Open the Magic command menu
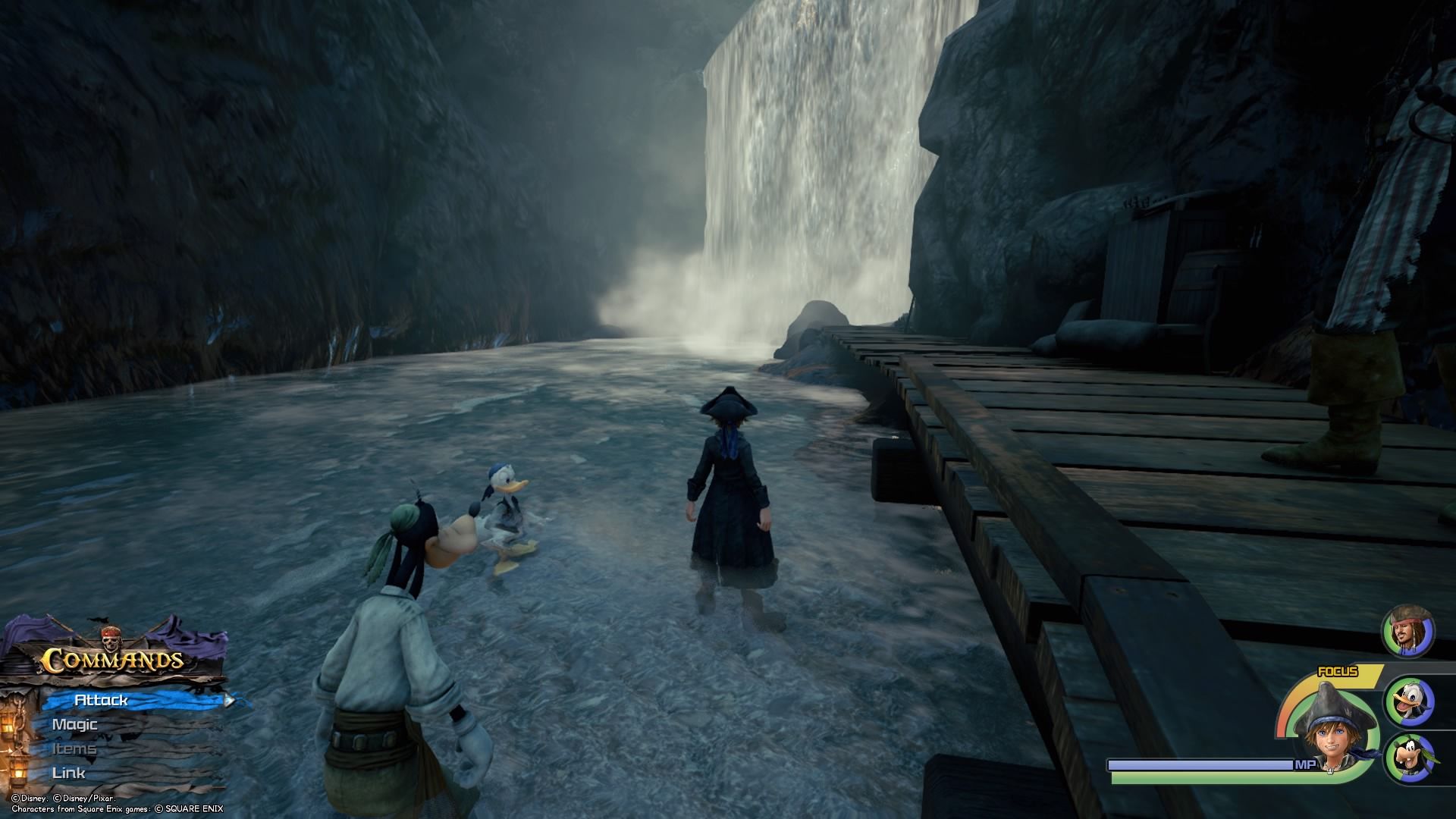This screenshot has width=1456, height=819. click(x=74, y=724)
